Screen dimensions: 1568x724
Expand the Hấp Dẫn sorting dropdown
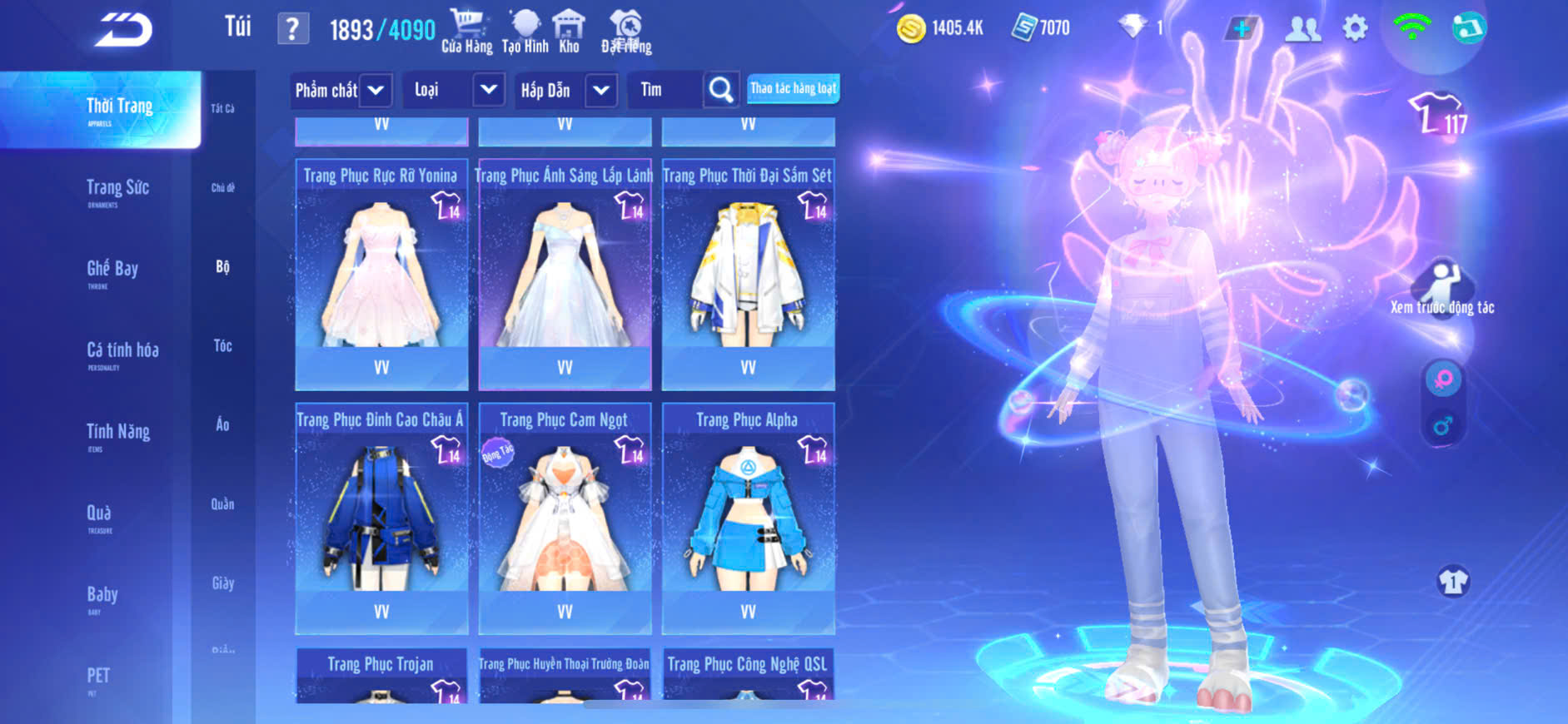(x=601, y=90)
